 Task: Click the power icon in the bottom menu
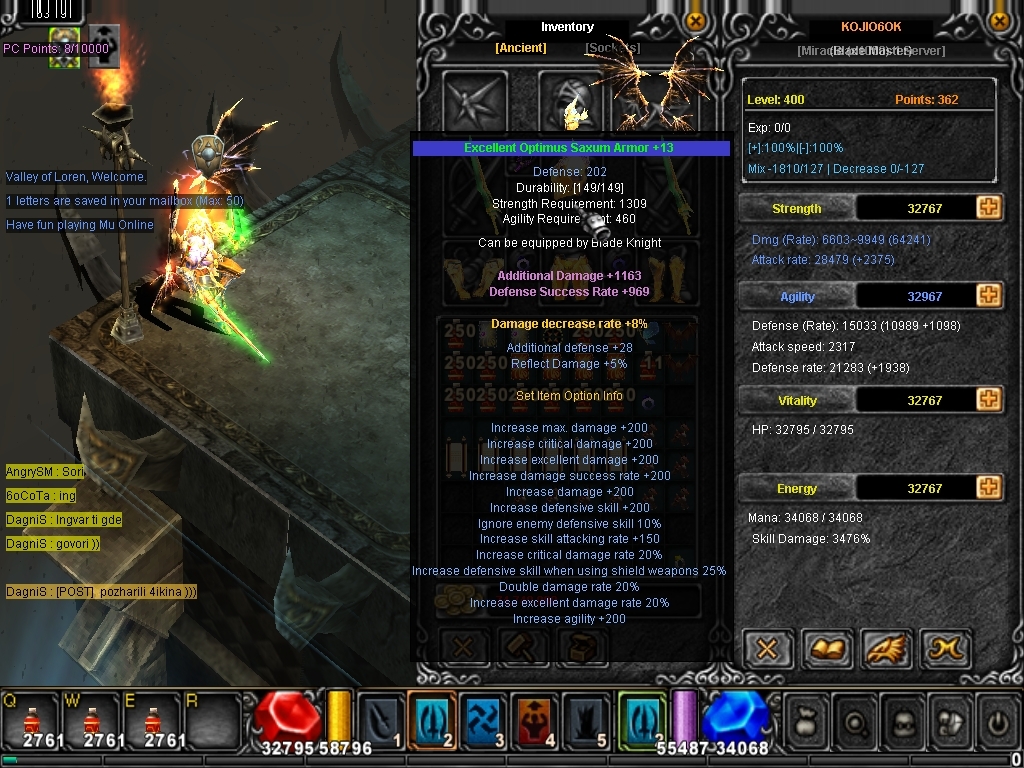[996, 722]
